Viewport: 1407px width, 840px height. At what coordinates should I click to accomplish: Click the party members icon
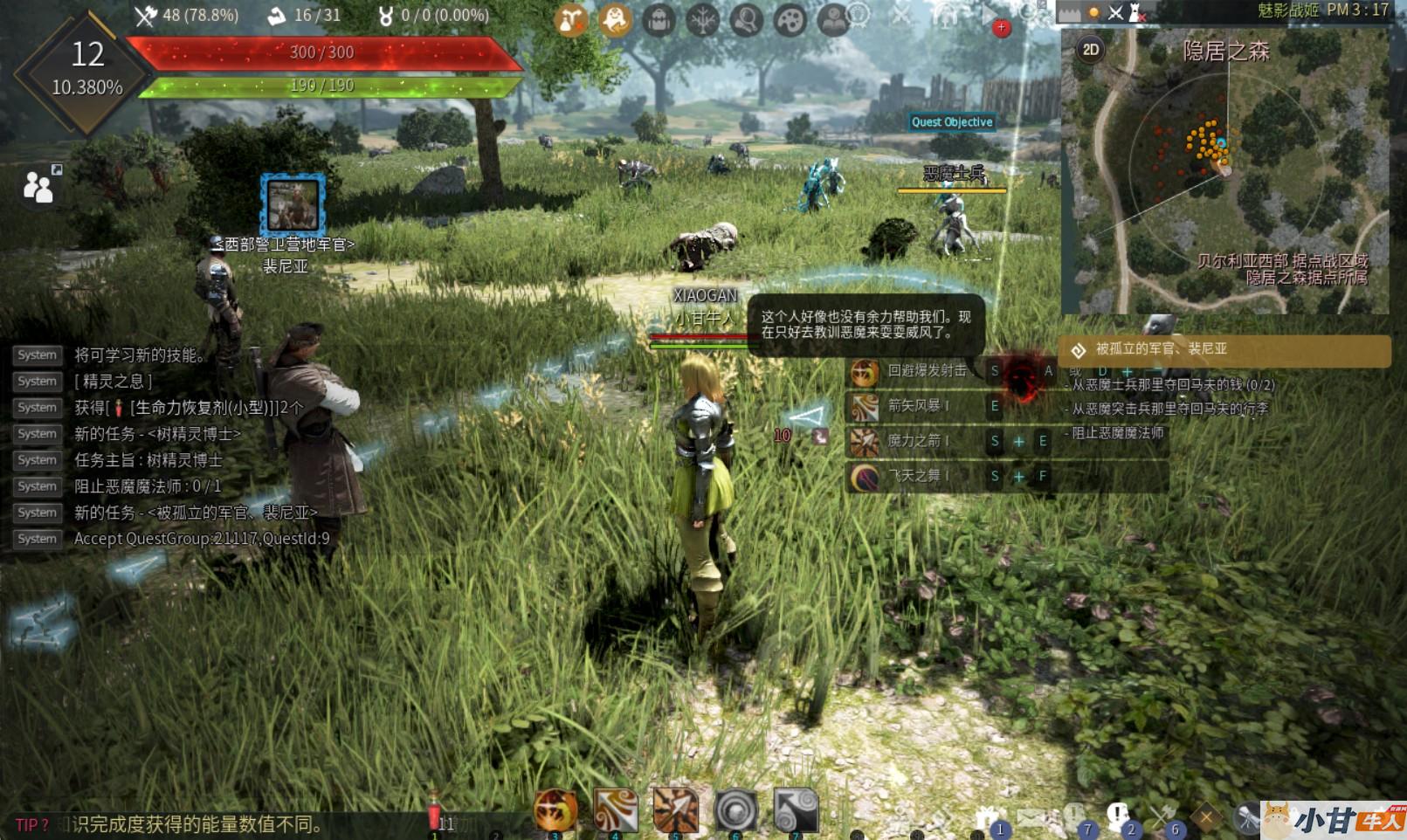[39, 185]
